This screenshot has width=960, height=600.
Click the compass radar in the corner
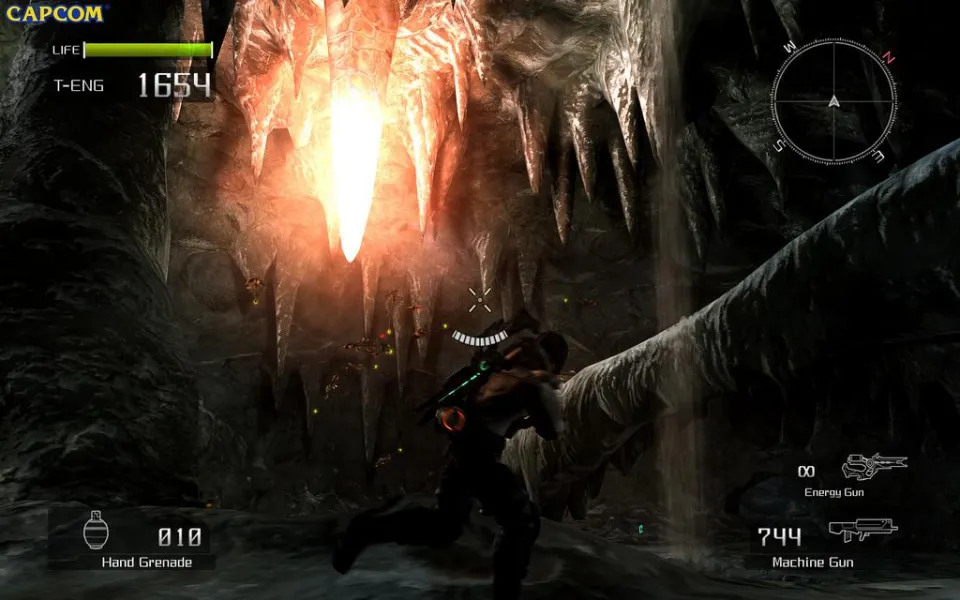point(833,100)
